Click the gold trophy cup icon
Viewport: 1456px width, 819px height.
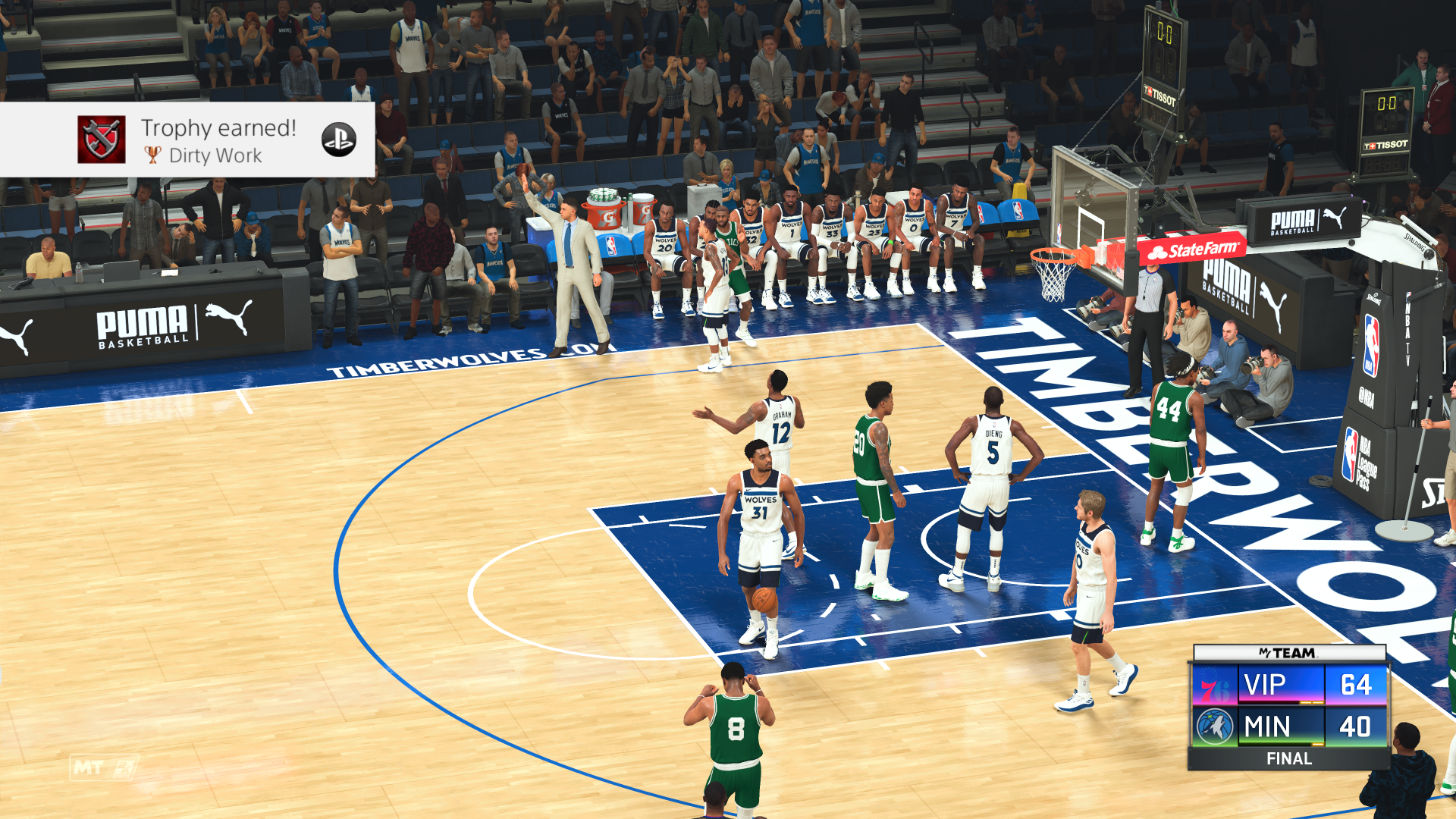pyautogui.click(x=152, y=155)
